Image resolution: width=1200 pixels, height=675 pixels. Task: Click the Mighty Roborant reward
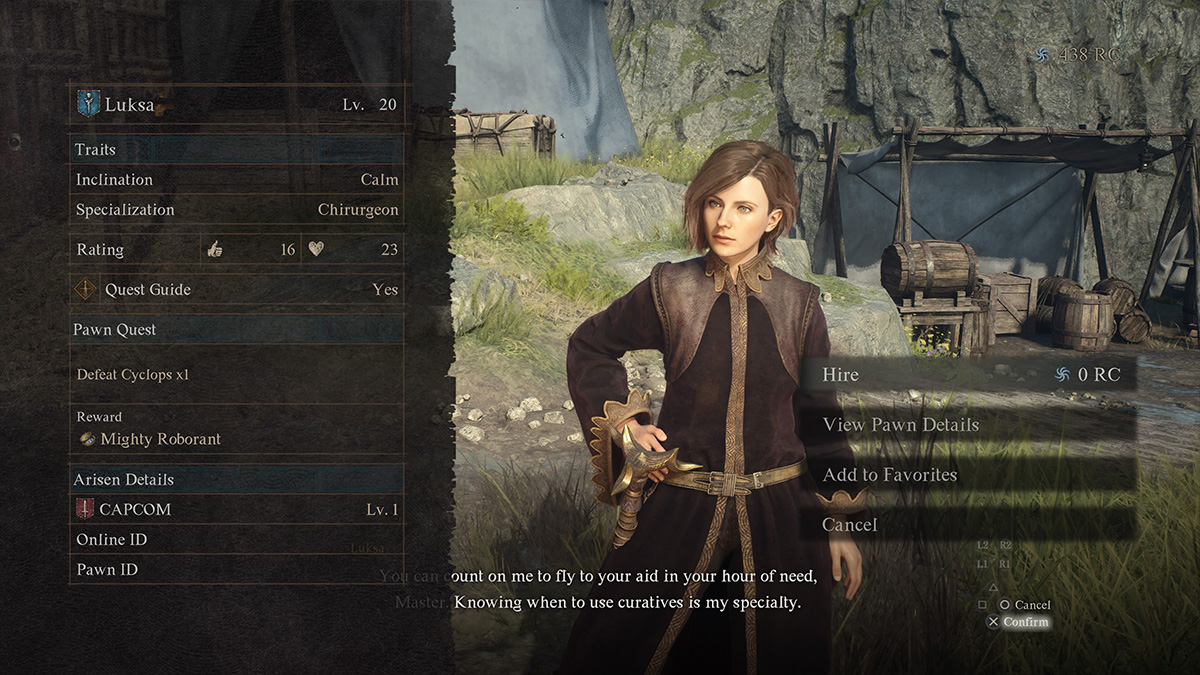pos(160,439)
